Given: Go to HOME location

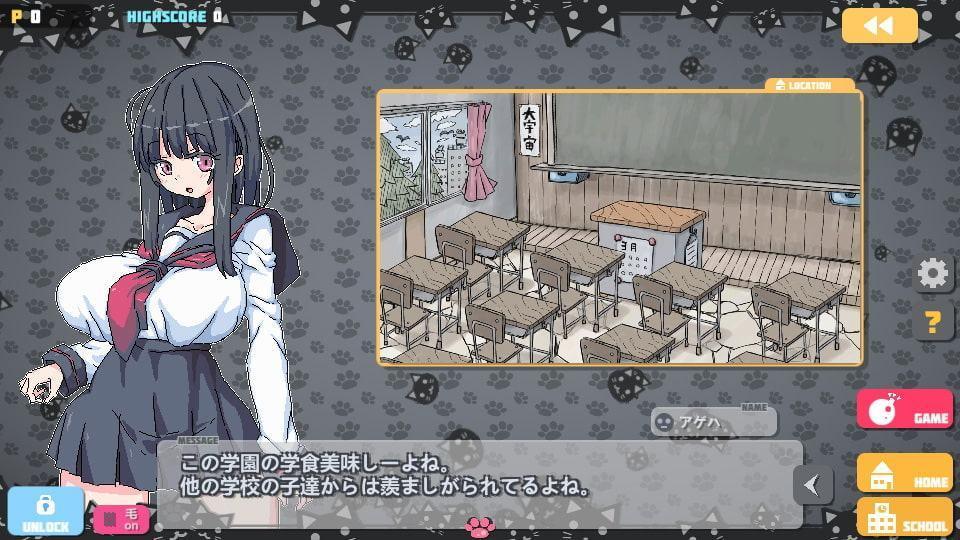Looking at the screenshot, I should coord(904,473).
